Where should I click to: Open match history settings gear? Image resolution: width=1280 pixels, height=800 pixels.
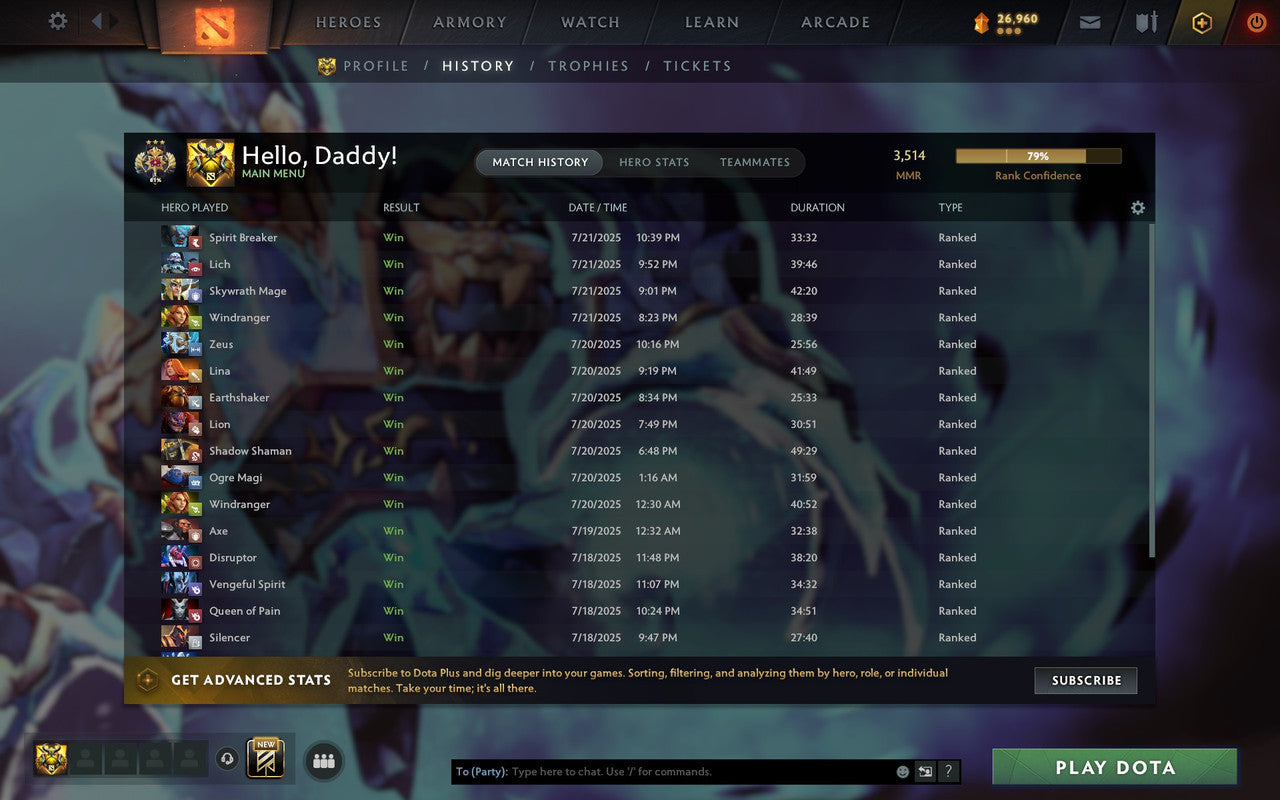(1138, 208)
